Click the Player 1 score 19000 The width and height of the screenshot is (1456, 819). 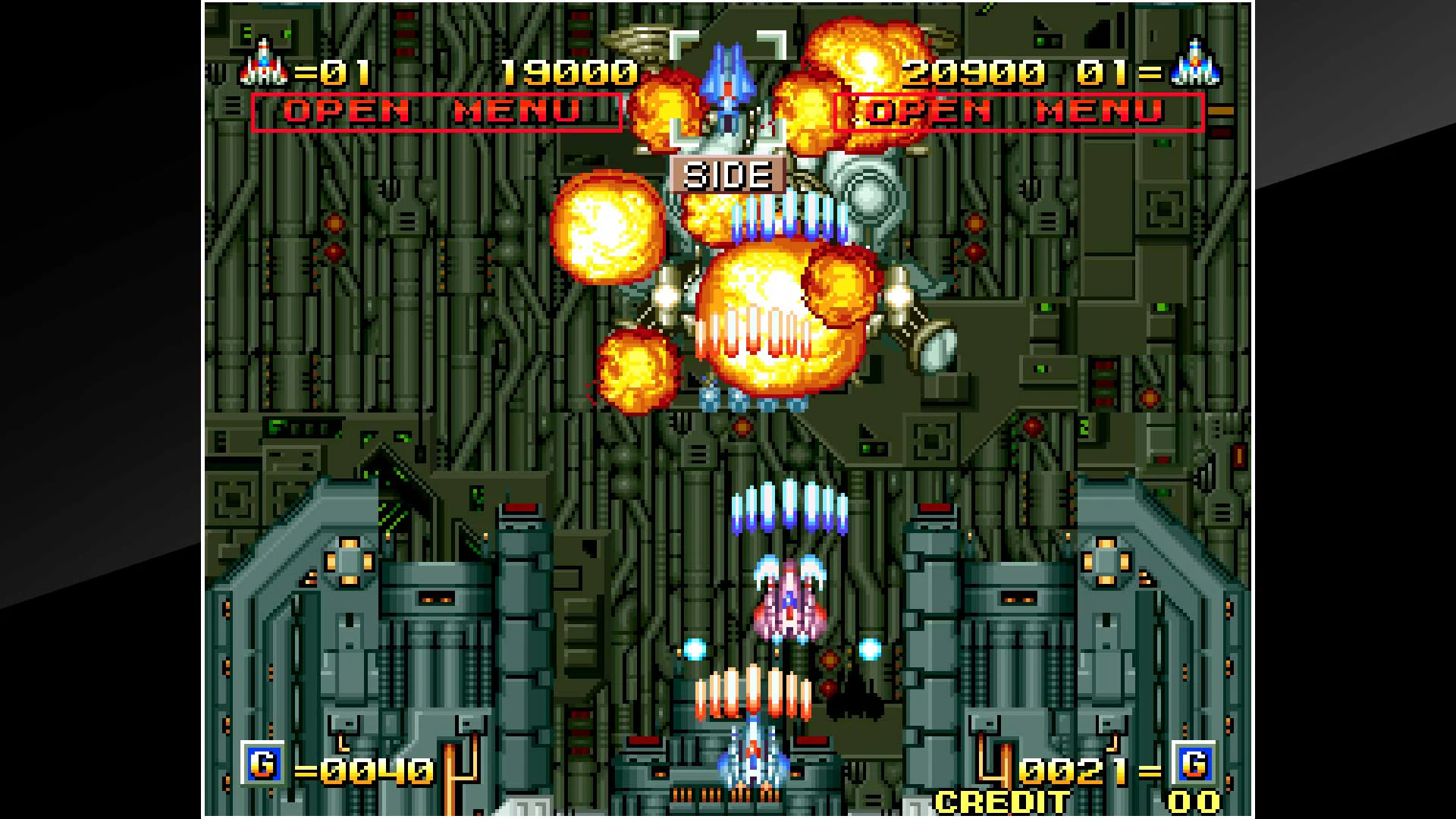pos(570,73)
